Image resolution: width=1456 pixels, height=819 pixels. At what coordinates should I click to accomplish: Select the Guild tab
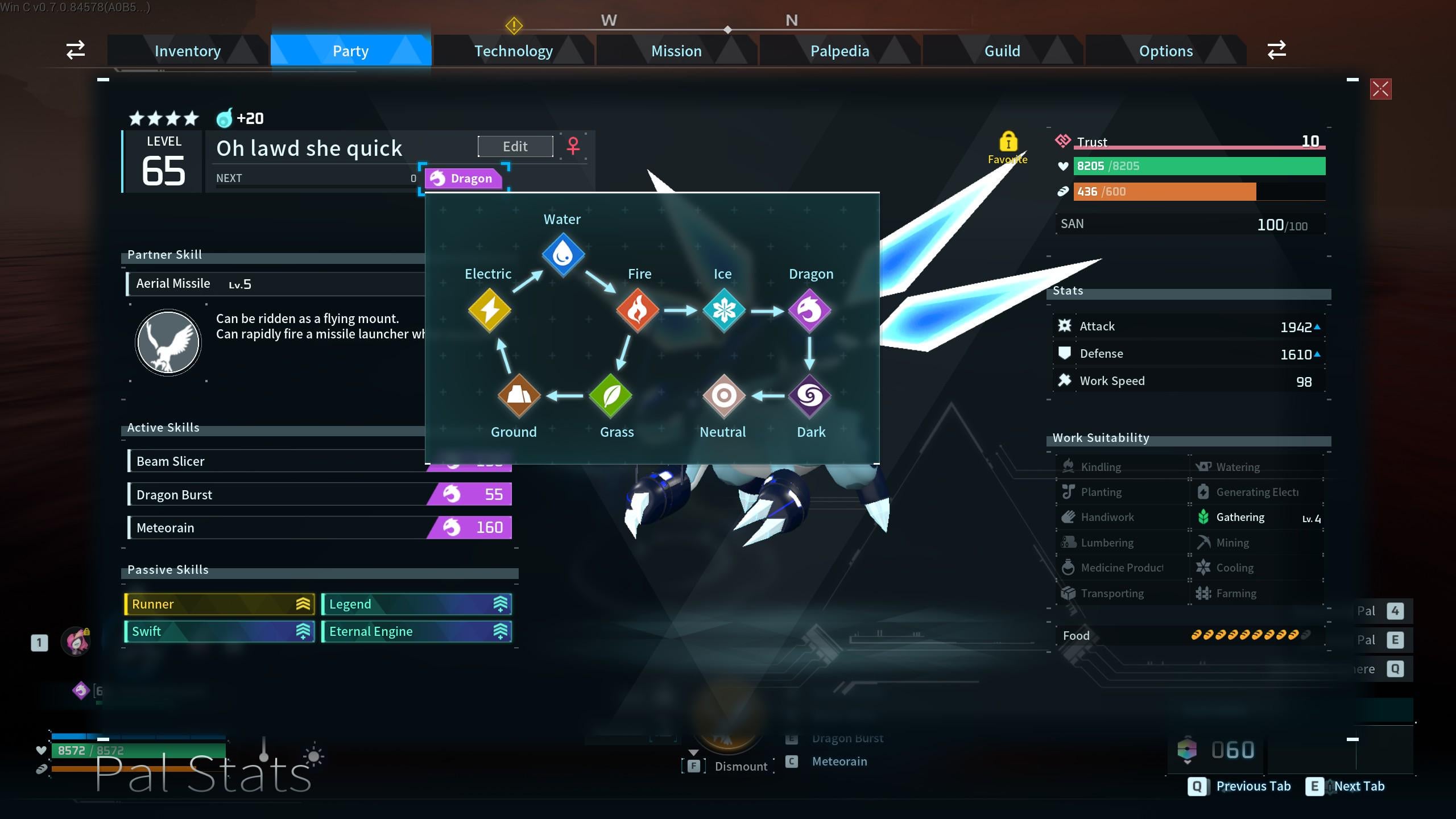click(1002, 51)
